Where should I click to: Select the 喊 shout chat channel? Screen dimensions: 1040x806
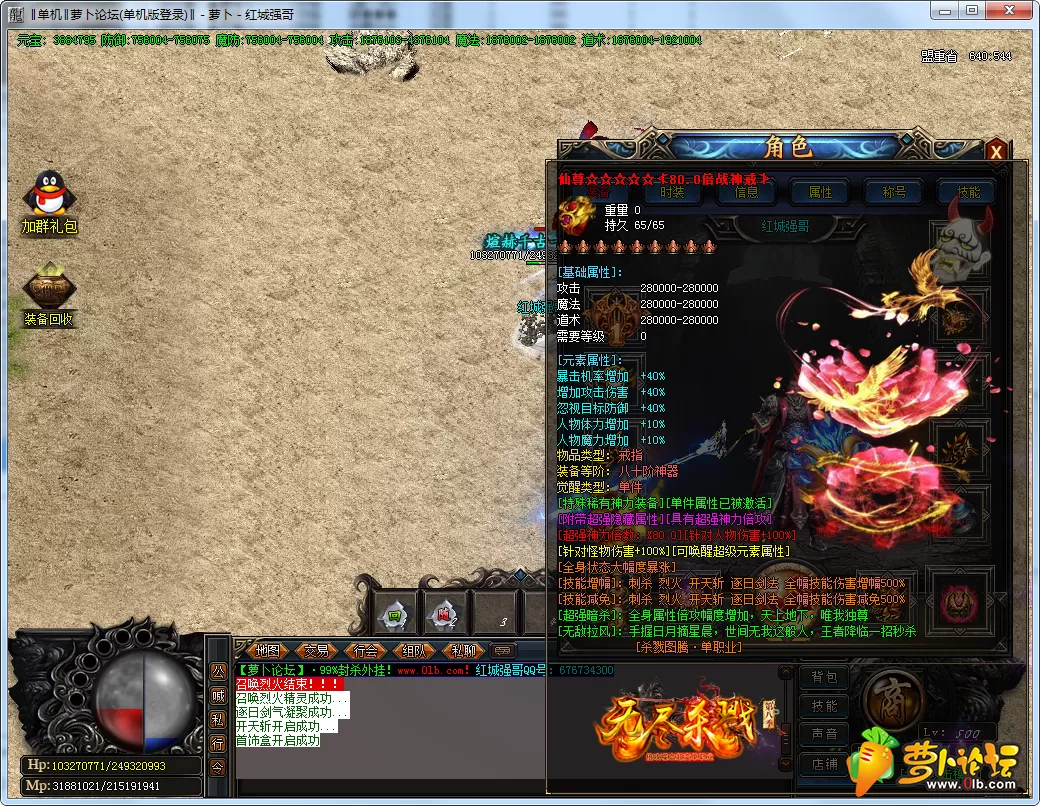(218, 695)
